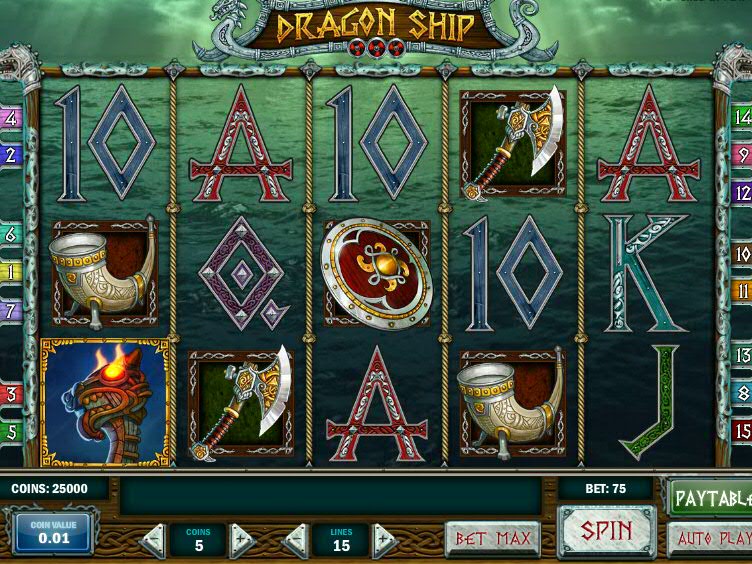Spin the reels with the SPIN button
Image resolution: width=752 pixels, height=564 pixels.
coord(606,532)
